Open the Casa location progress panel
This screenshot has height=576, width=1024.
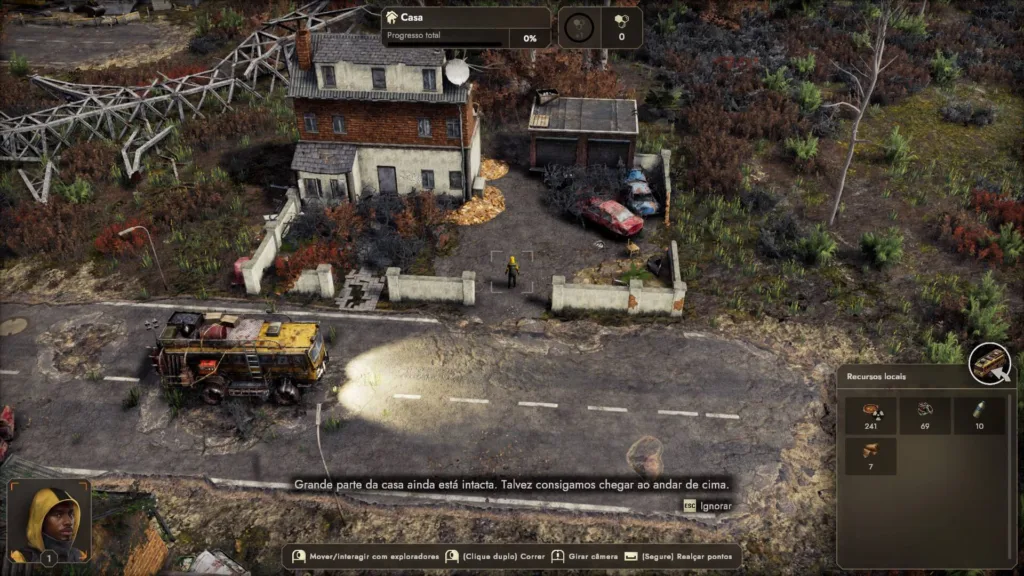pyautogui.click(x=465, y=27)
